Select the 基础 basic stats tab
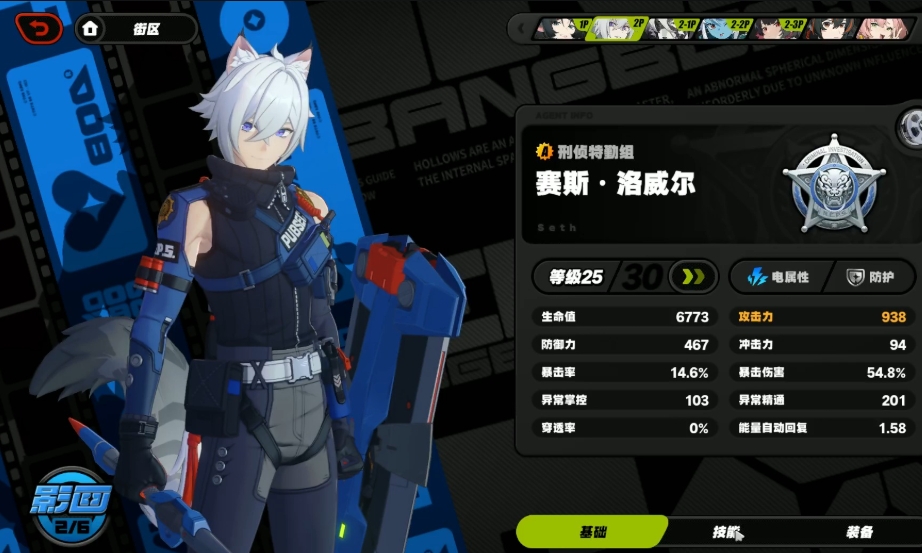This screenshot has height=553, width=922. pyautogui.click(x=594, y=533)
